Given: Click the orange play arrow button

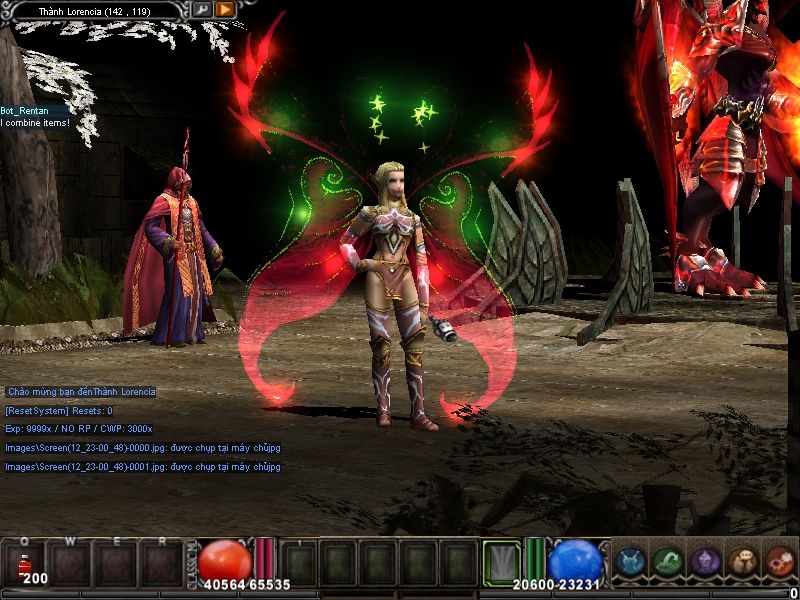Looking at the screenshot, I should pos(225,10).
